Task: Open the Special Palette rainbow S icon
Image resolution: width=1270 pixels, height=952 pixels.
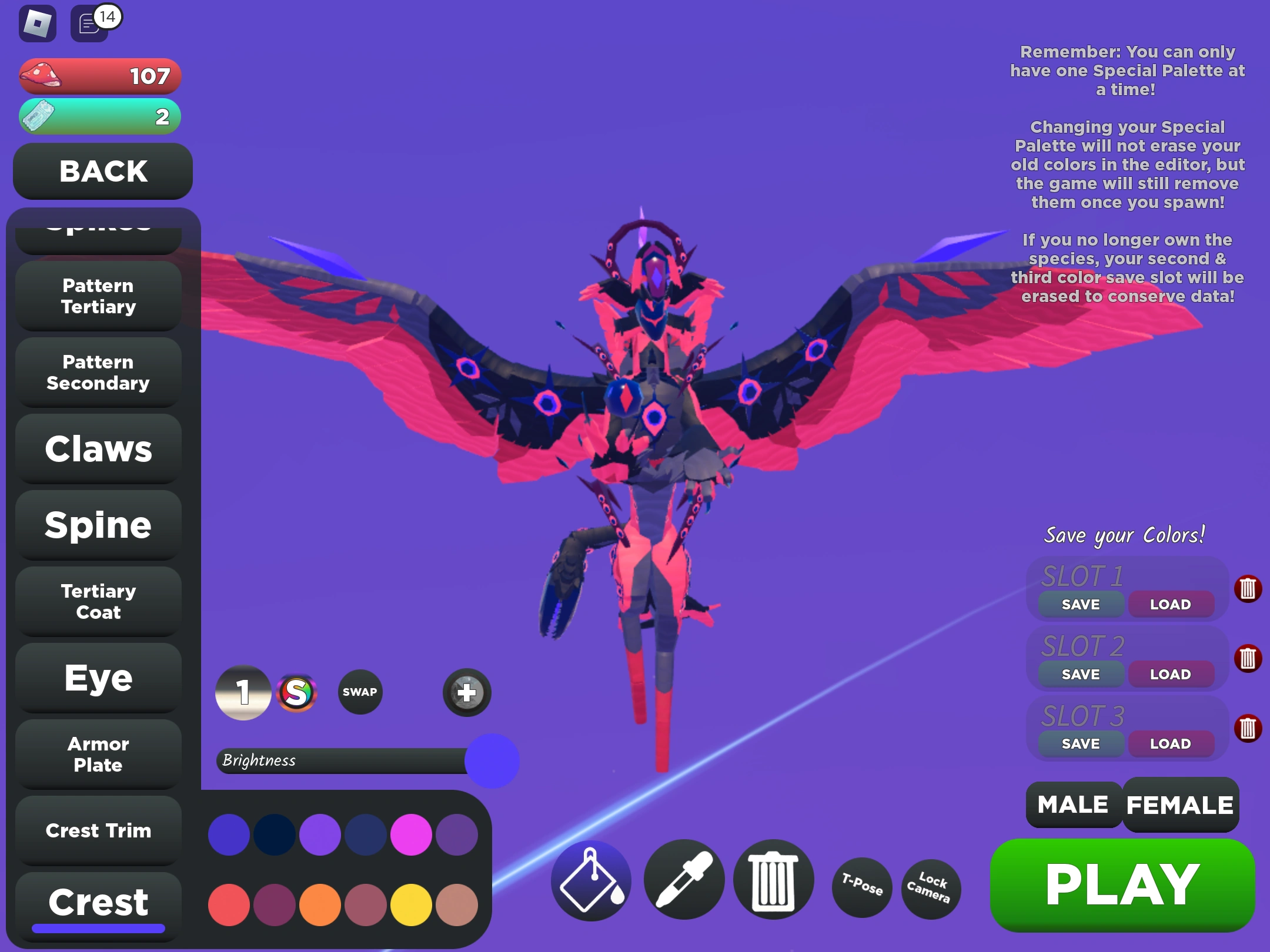Action: [299, 692]
